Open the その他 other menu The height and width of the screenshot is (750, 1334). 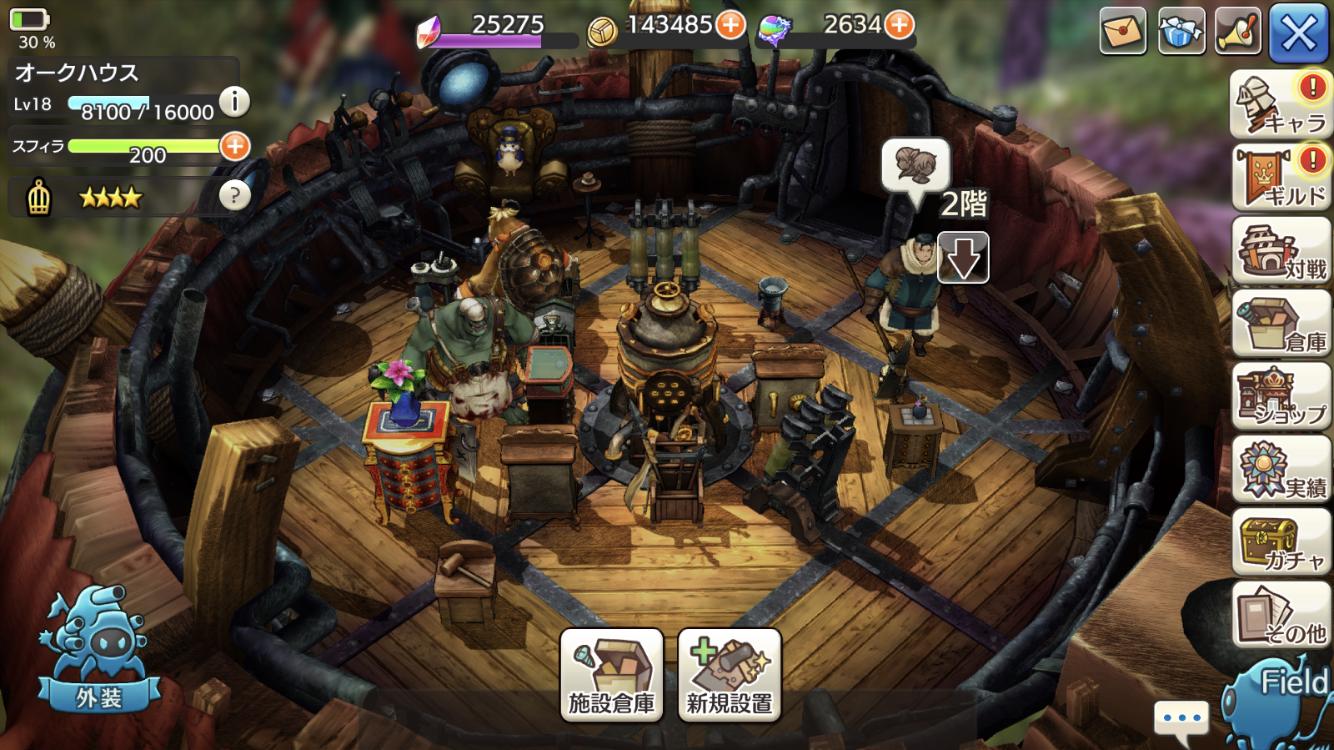(x=1280, y=615)
